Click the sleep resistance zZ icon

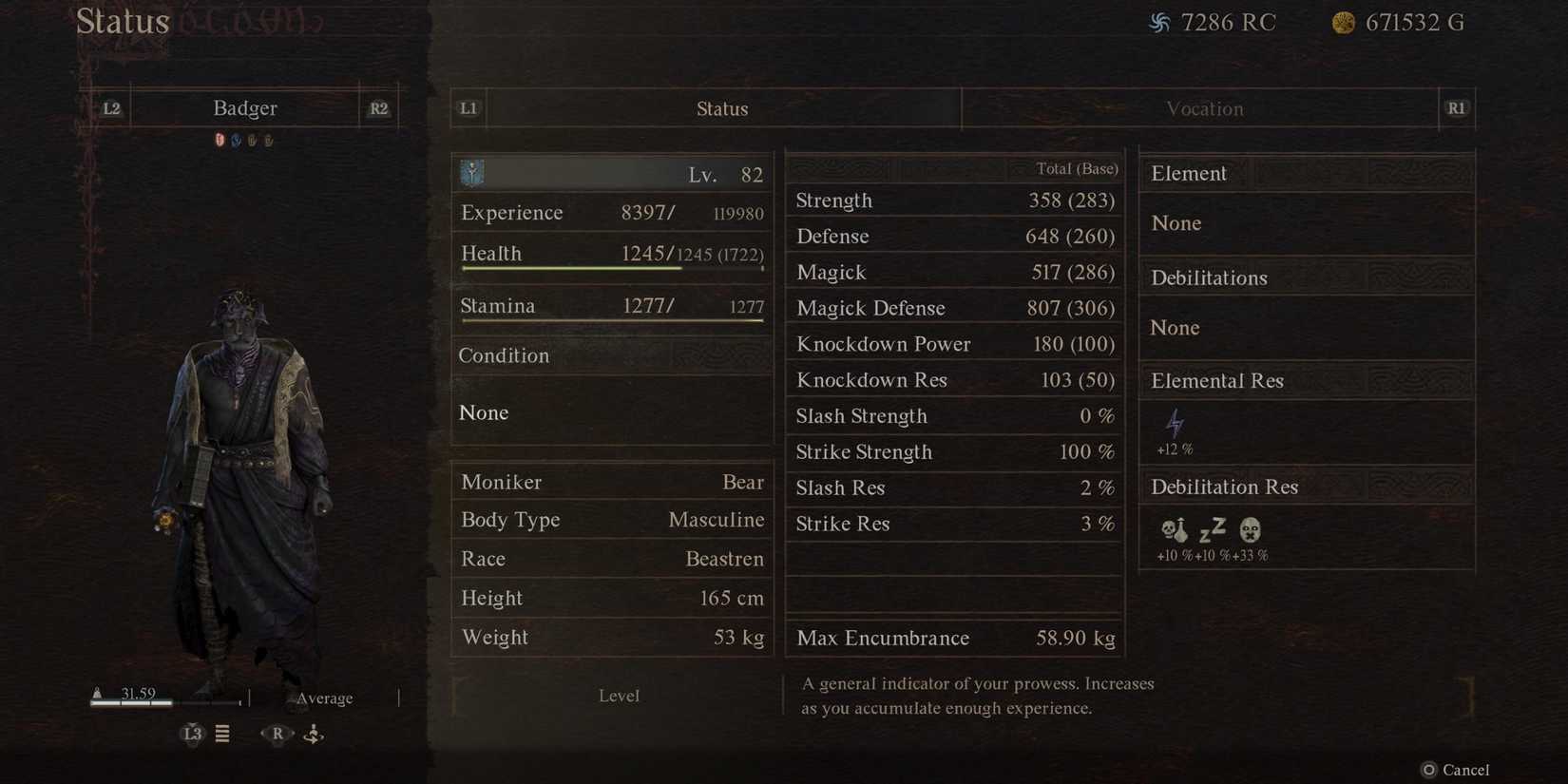(x=1211, y=531)
